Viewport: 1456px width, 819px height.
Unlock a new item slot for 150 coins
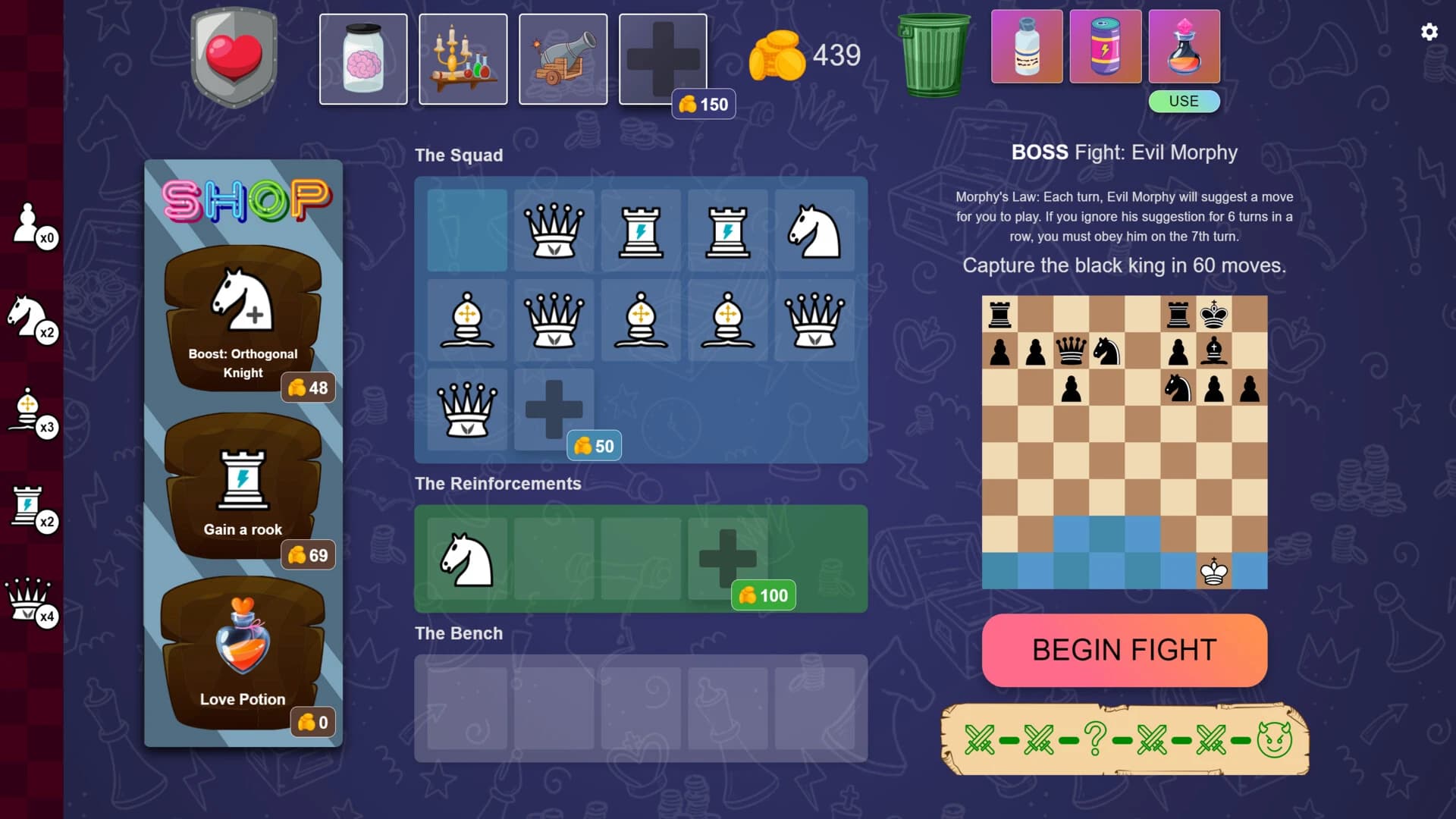661,58
